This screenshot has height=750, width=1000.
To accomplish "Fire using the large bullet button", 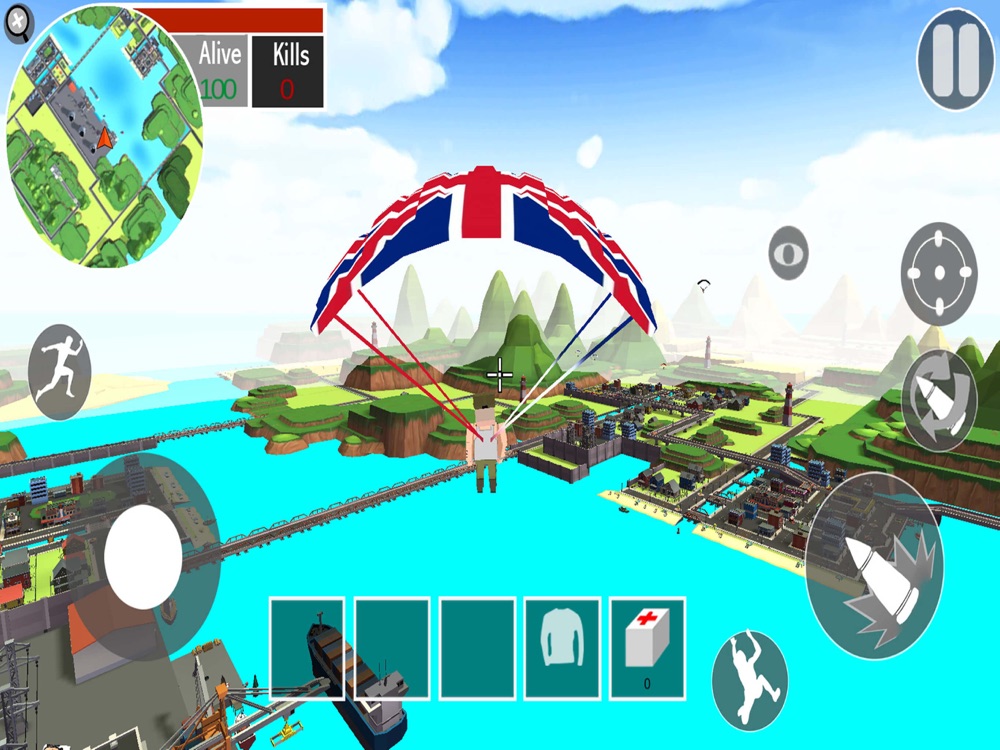I will pyautogui.click(x=874, y=565).
